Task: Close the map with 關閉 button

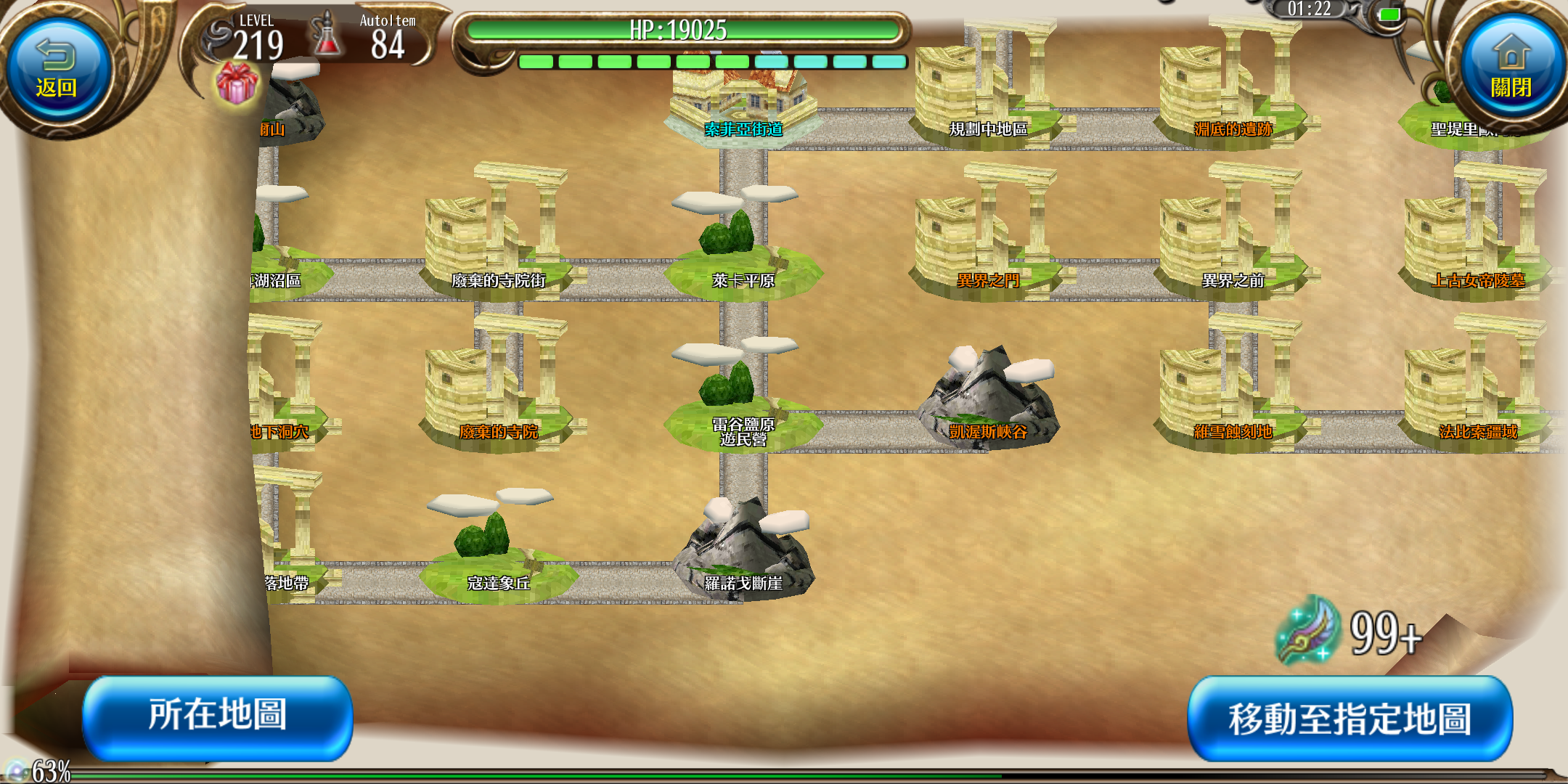Action: (1511, 71)
